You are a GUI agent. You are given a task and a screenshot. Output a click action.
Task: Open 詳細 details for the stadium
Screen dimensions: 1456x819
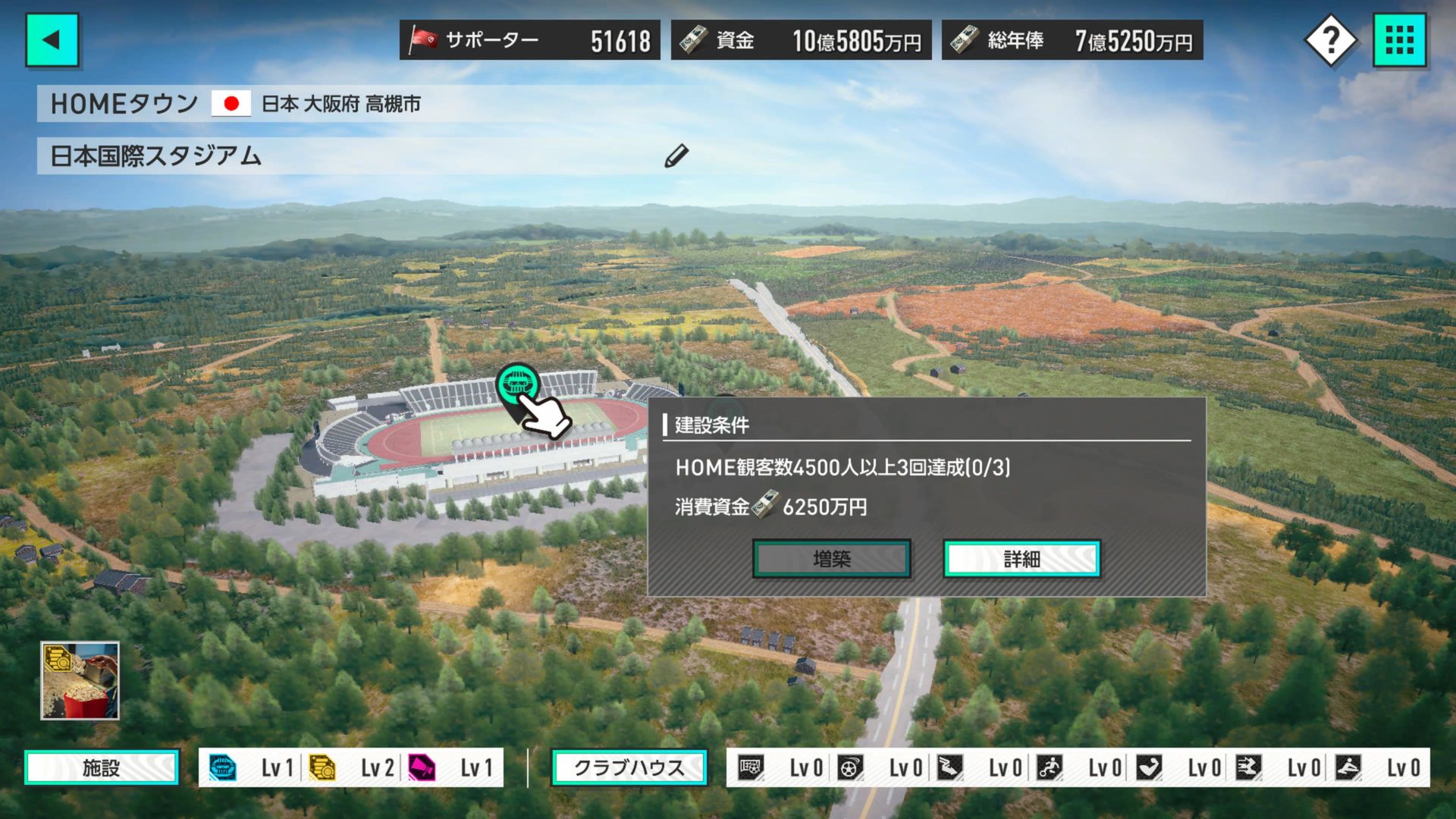(1021, 559)
